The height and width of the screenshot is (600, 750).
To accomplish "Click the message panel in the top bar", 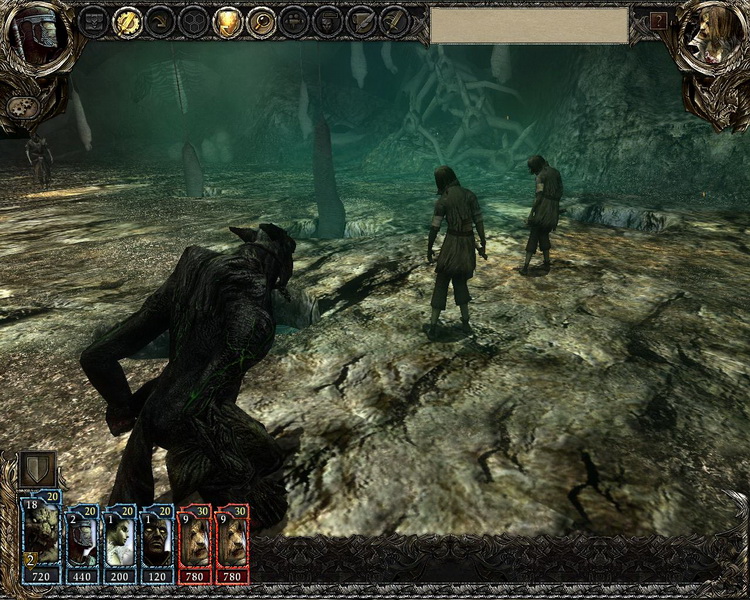I will pos(529,25).
